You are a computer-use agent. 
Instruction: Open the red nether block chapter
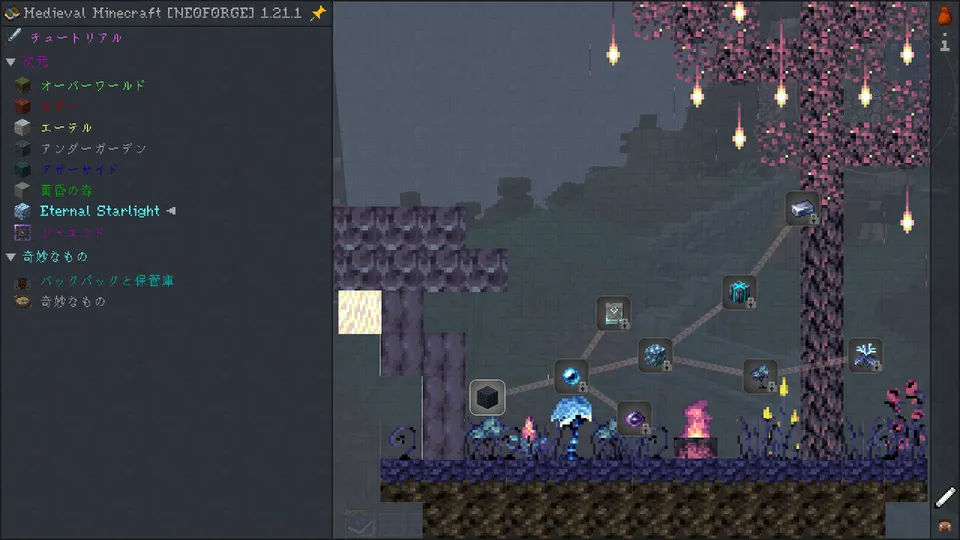60,107
